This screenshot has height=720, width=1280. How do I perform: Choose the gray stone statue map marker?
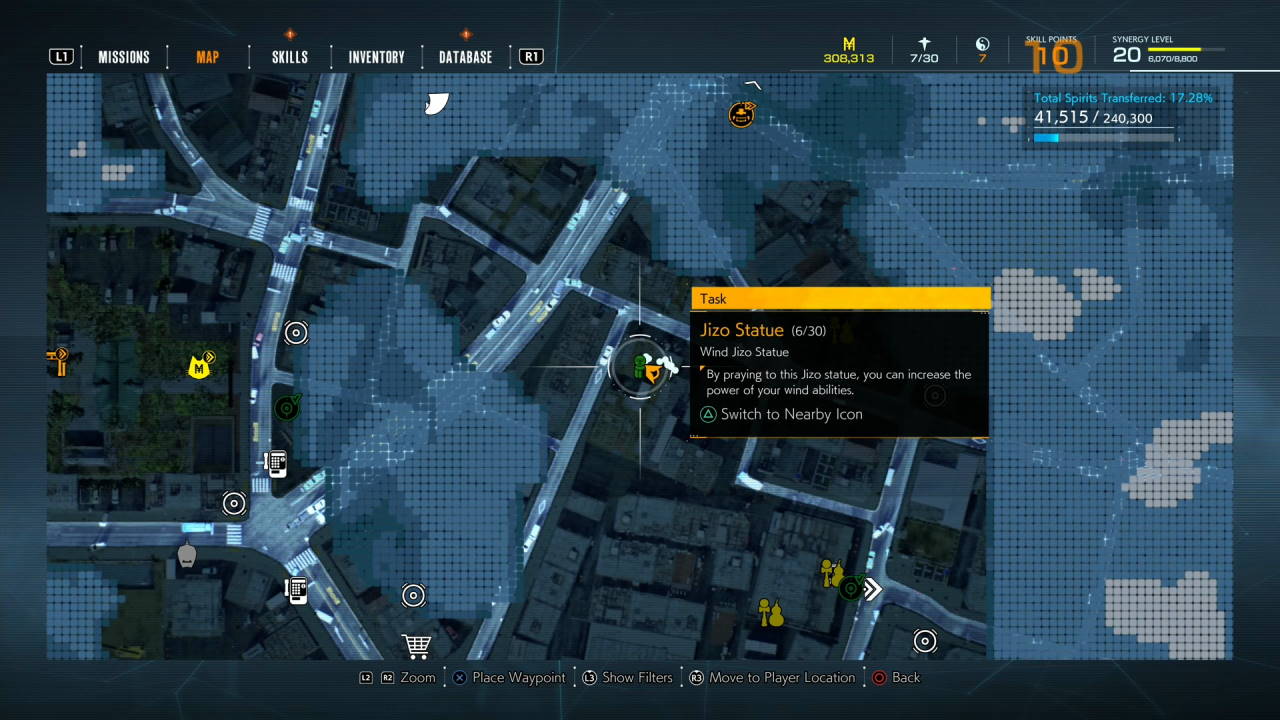[x=186, y=555]
